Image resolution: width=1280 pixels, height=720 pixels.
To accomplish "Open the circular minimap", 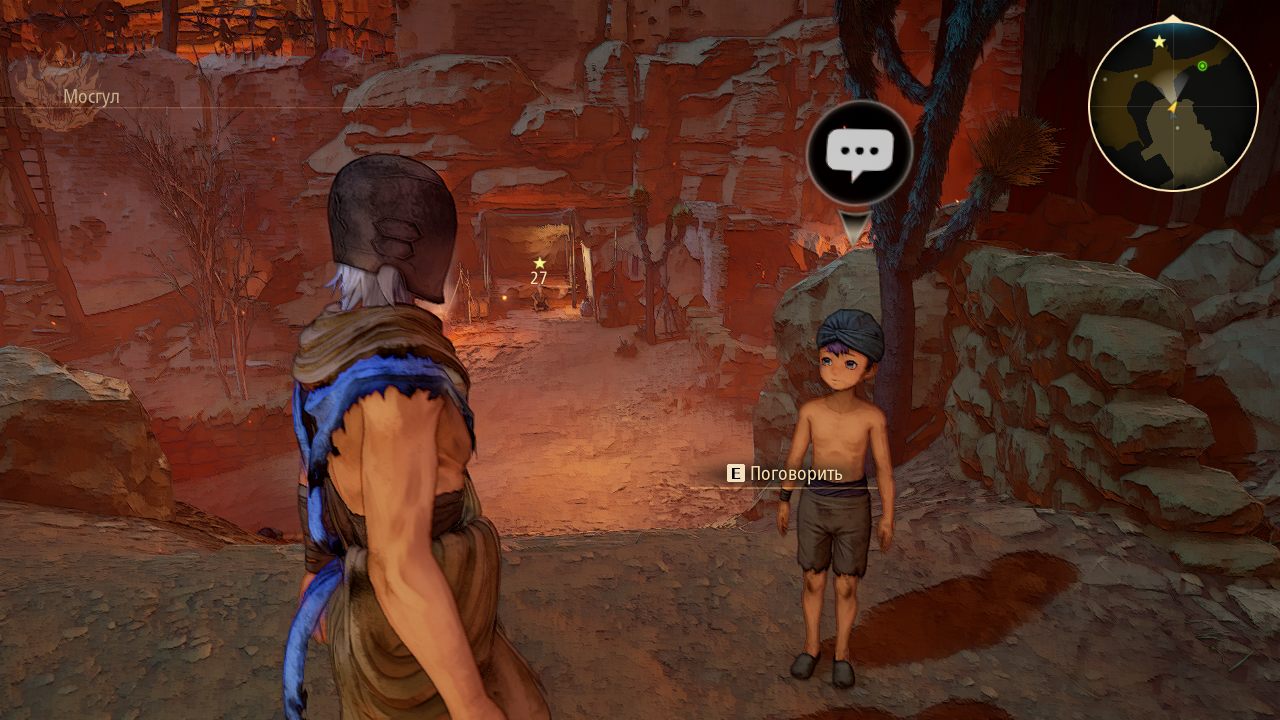I will 1172,106.
